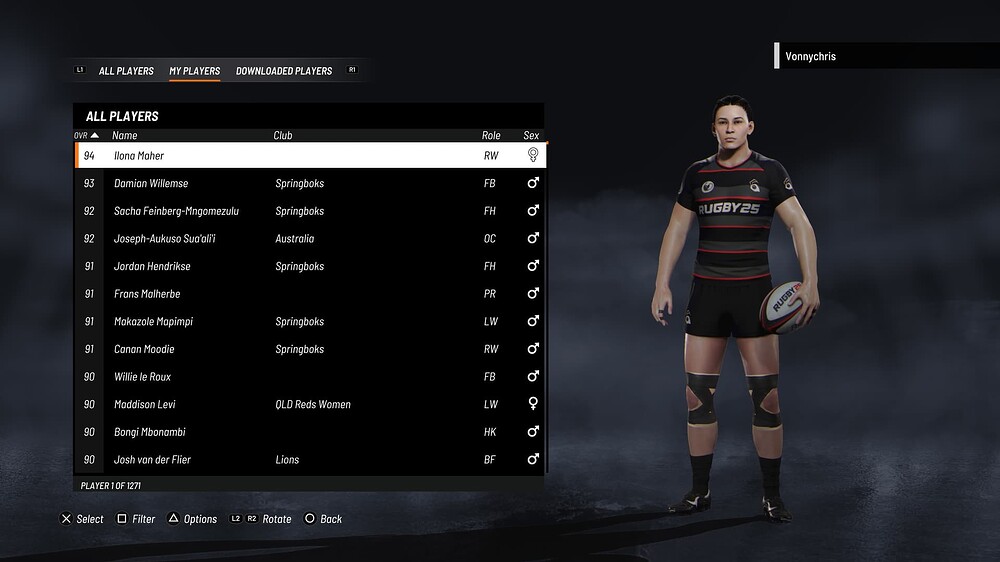1000x562 pixels.
Task: Select Joseph-Aukuso Sua'ali'i of Australia
Action: click(310, 239)
